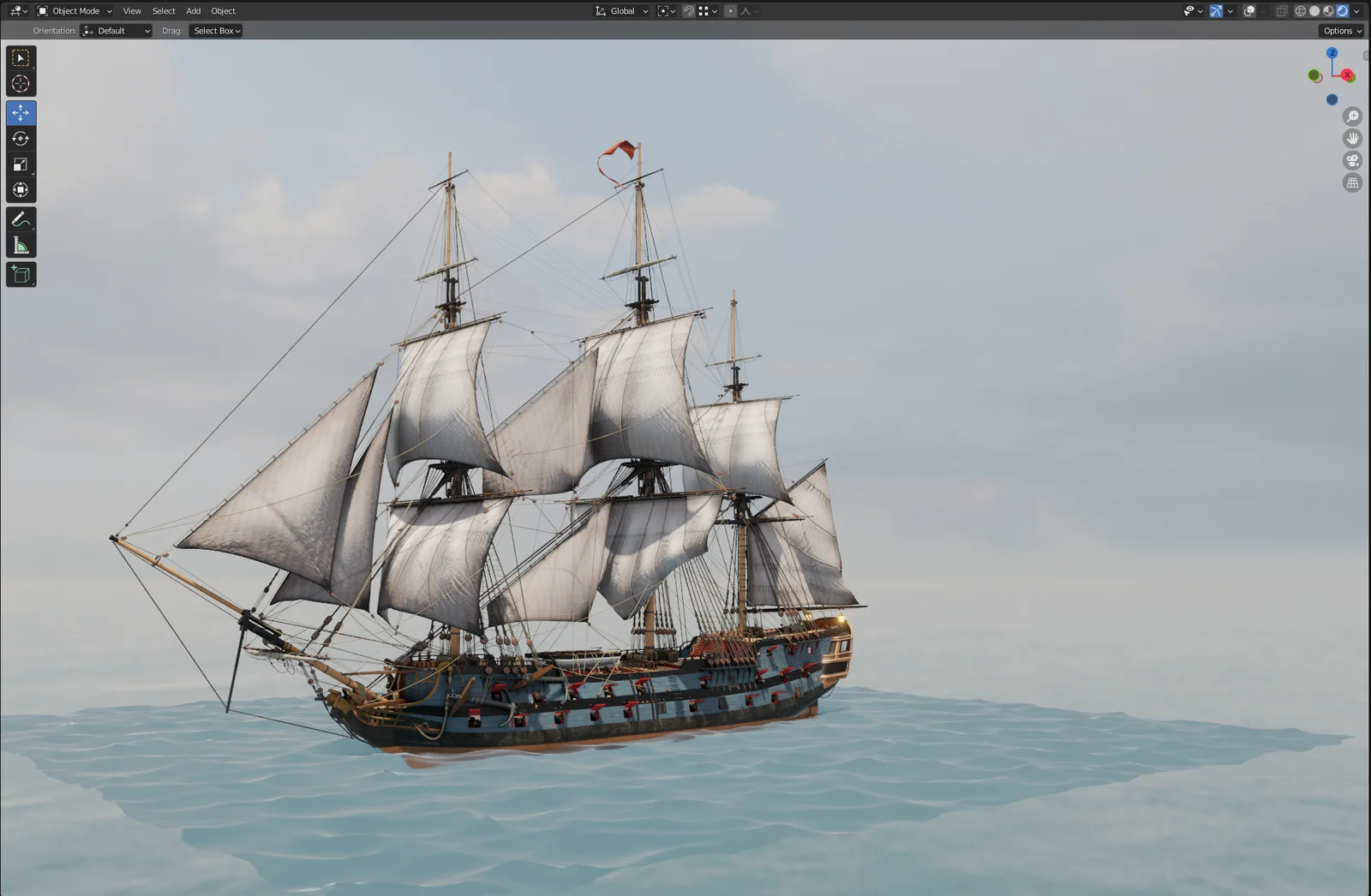
Task: Click the zoom magnifier icon beside the navigation gizmo
Action: pyautogui.click(x=1352, y=116)
